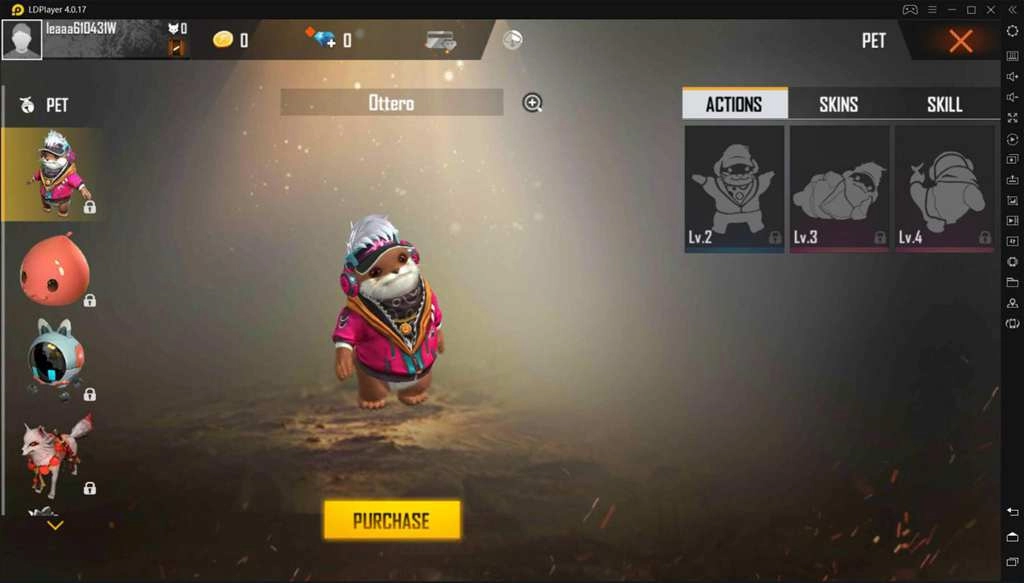1024x583 pixels.
Task: Close the LDPlayer window
Action: click(x=992, y=9)
